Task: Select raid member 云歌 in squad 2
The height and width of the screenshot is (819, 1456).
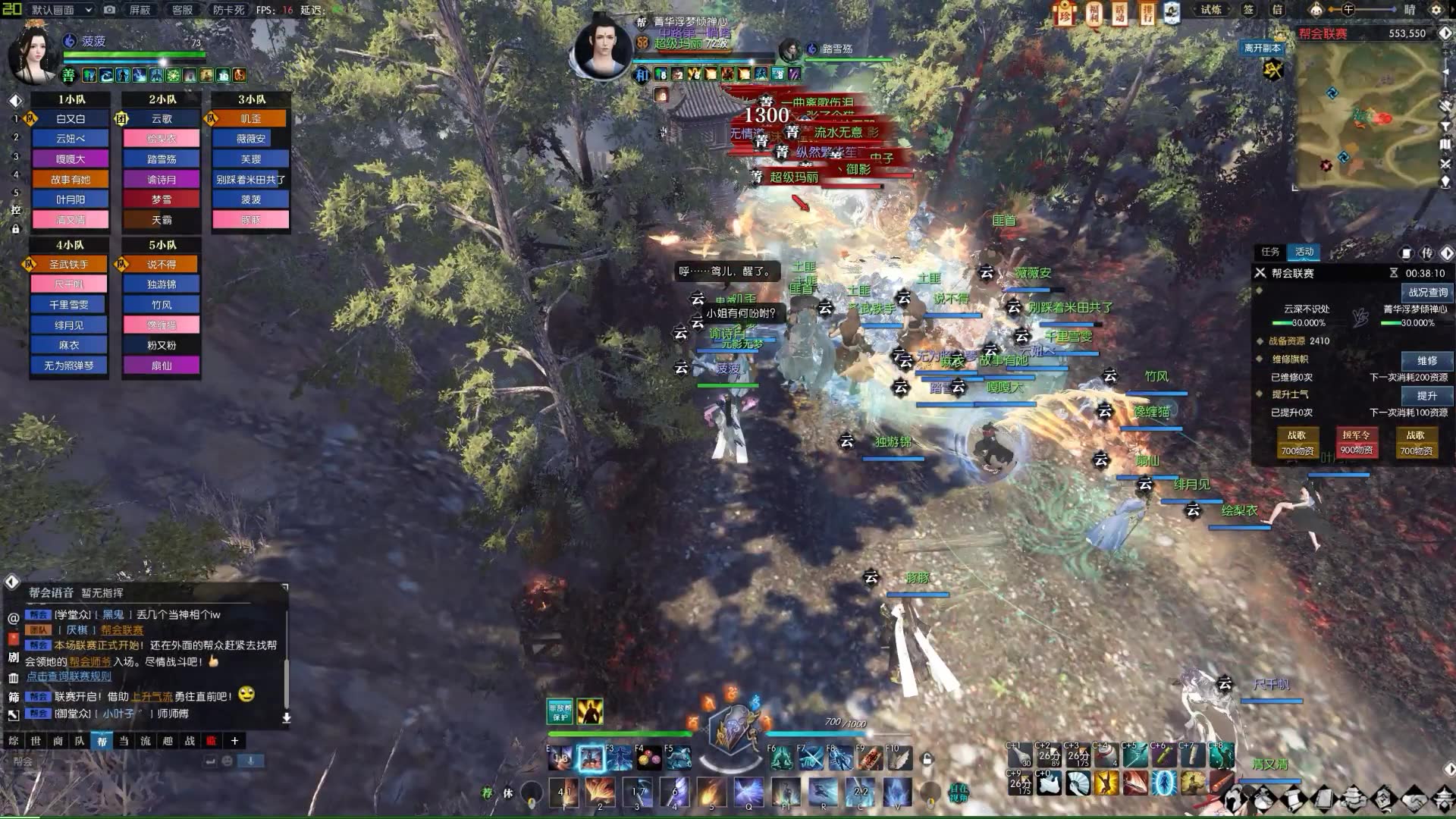Action: point(162,119)
